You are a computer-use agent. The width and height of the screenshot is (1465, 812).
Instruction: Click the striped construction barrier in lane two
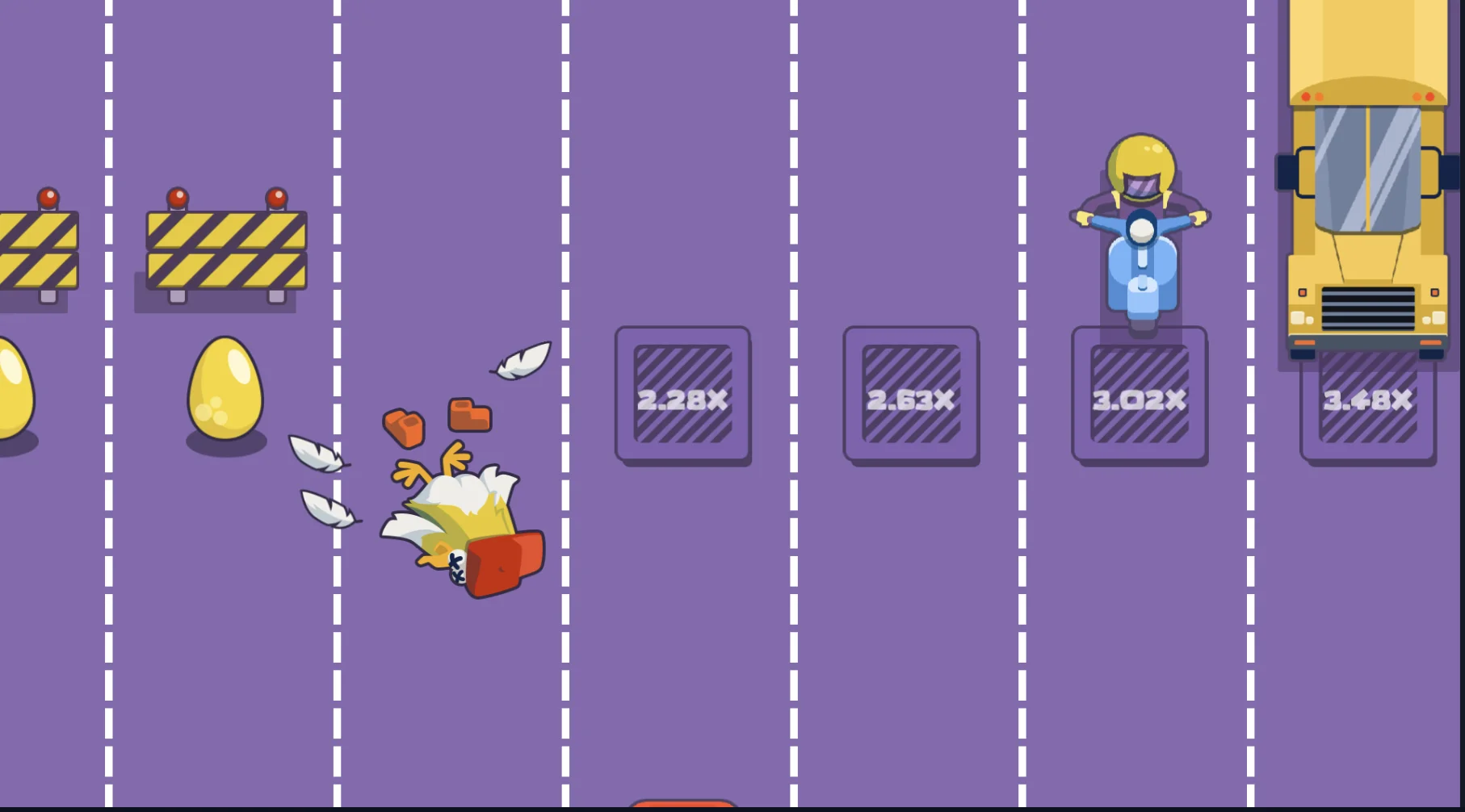(x=225, y=250)
